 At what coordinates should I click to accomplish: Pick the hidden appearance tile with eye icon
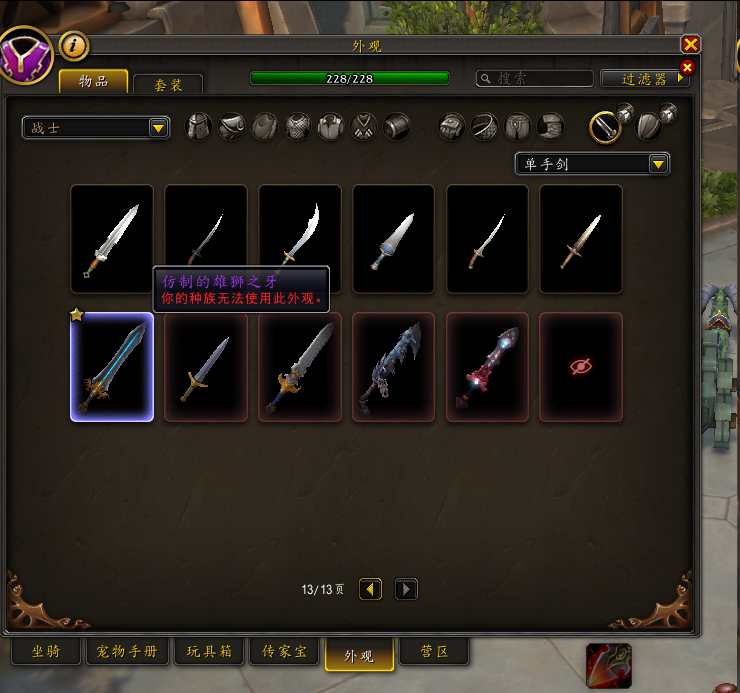pos(581,367)
